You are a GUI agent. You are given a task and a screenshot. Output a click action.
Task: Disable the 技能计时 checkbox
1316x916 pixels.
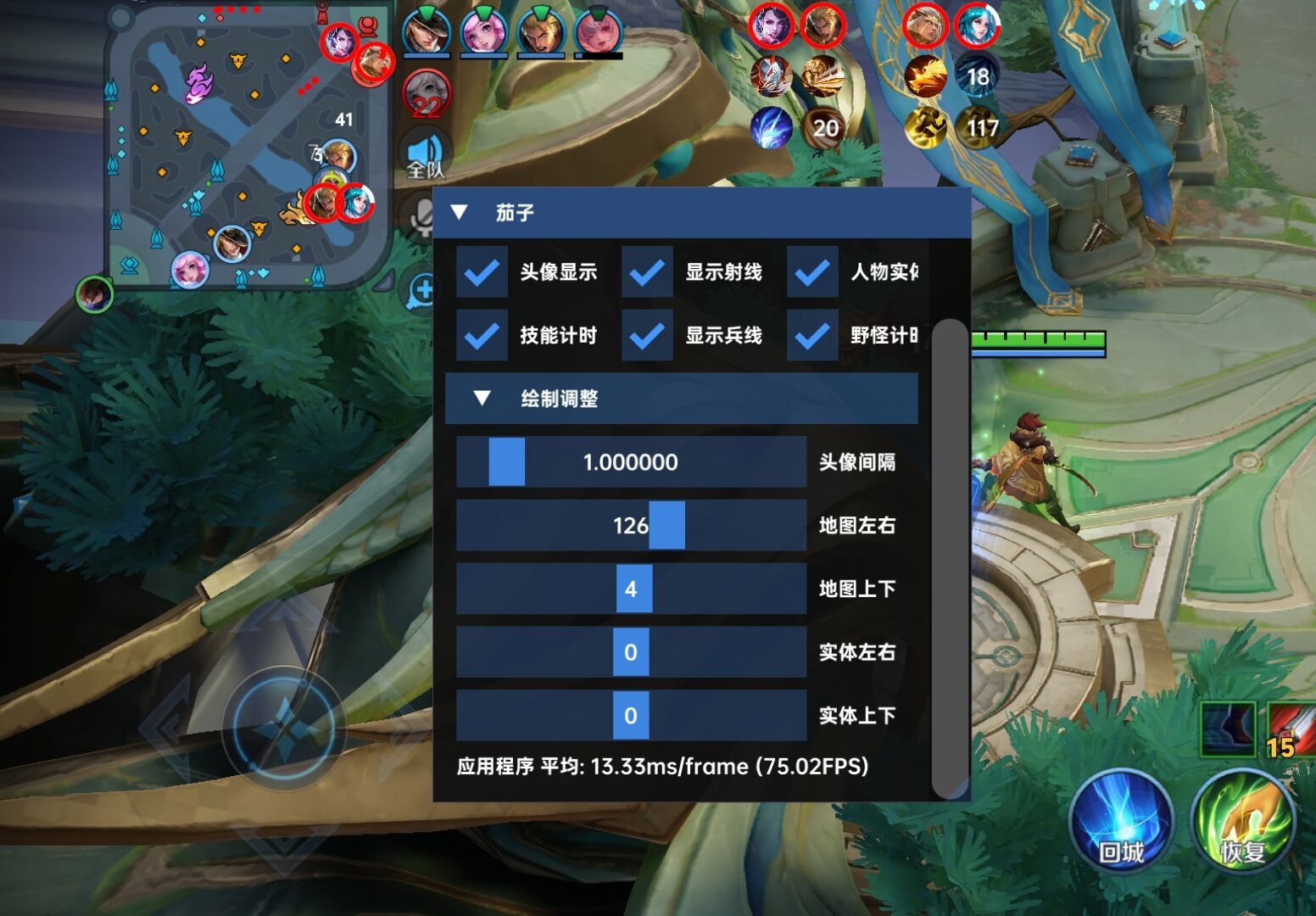482,336
